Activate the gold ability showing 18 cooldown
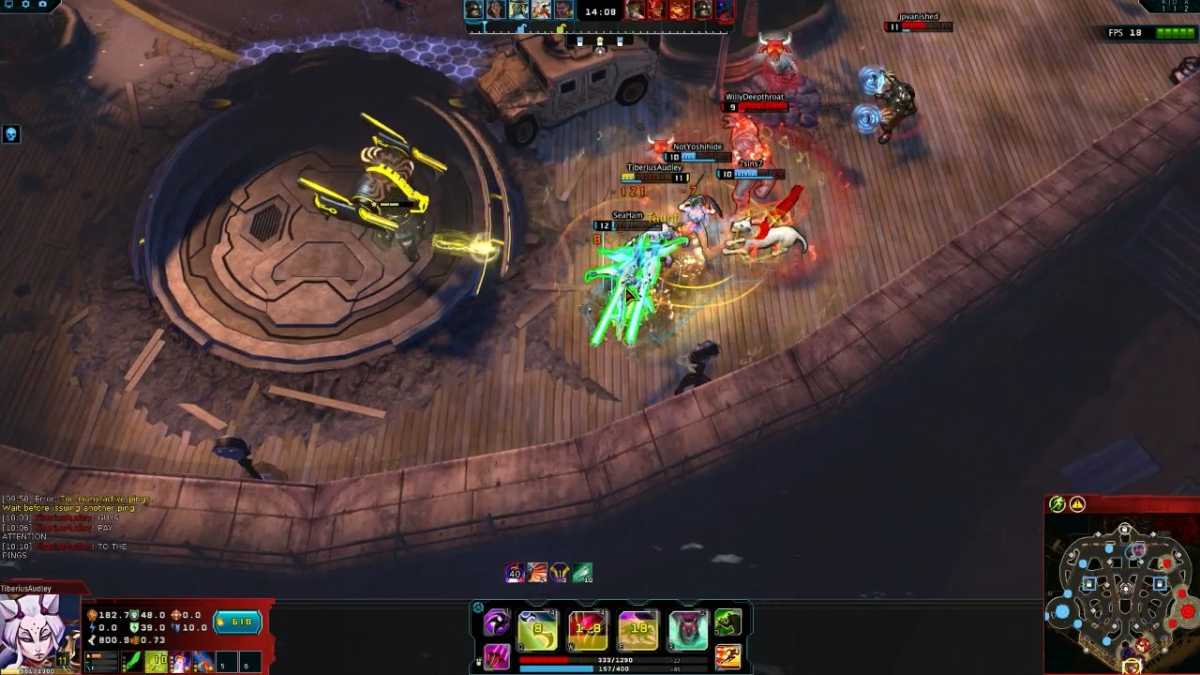Screen dimensions: 1200x675 [x=638, y=630]
